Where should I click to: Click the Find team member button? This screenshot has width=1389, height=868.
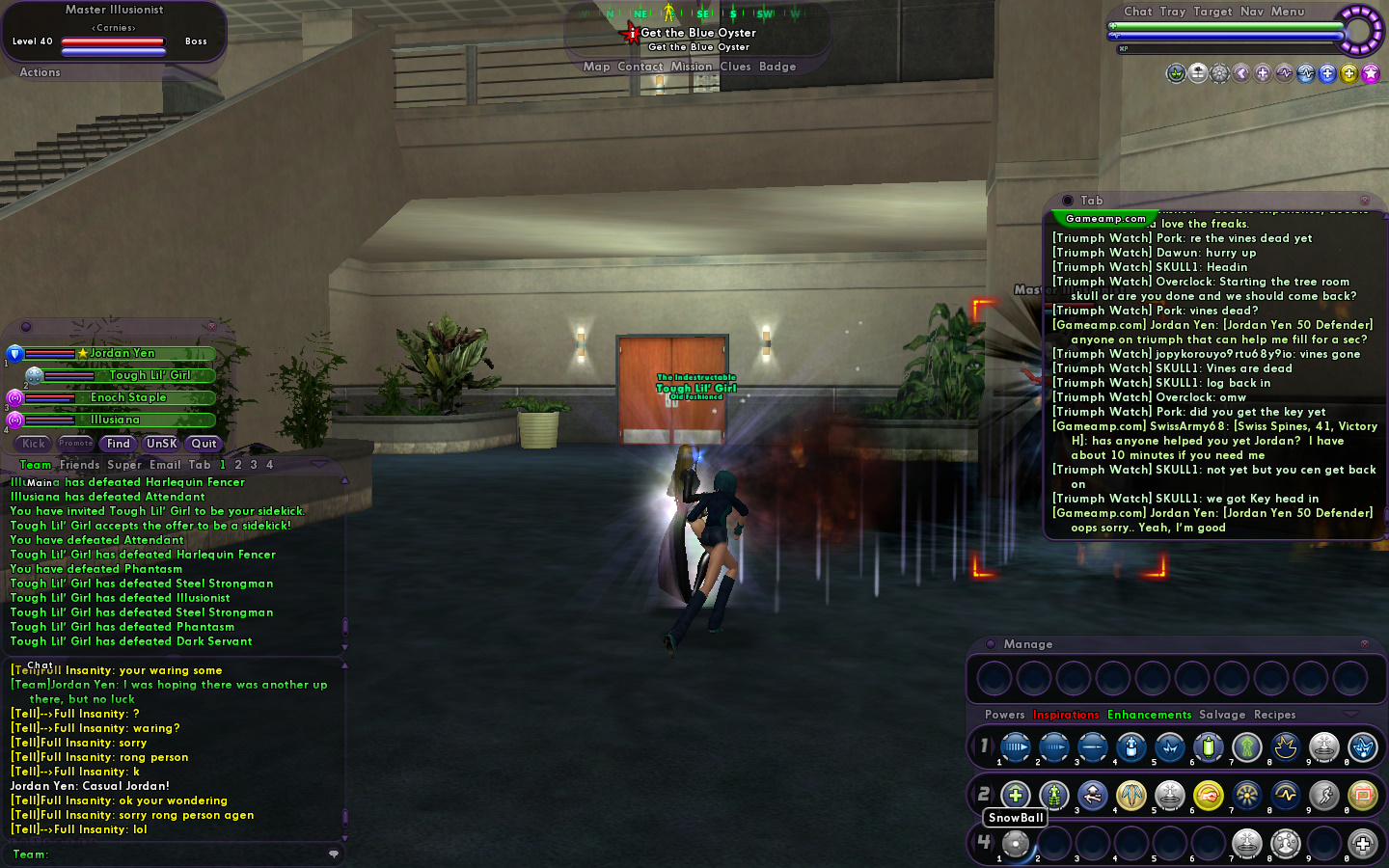pos(119,444)
